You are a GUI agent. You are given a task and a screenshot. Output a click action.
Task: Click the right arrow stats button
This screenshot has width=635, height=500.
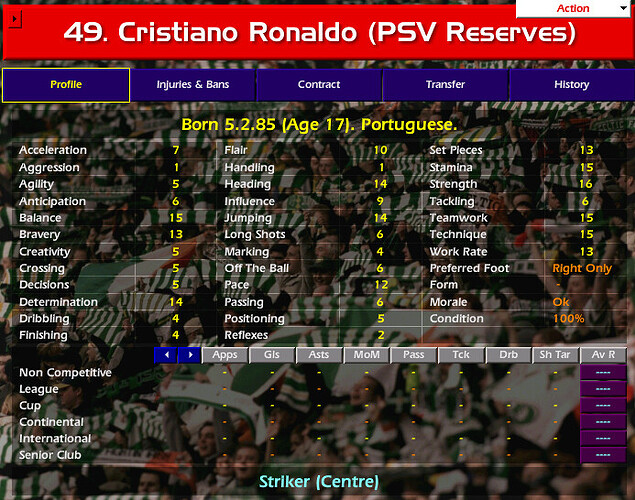[189, 355]
